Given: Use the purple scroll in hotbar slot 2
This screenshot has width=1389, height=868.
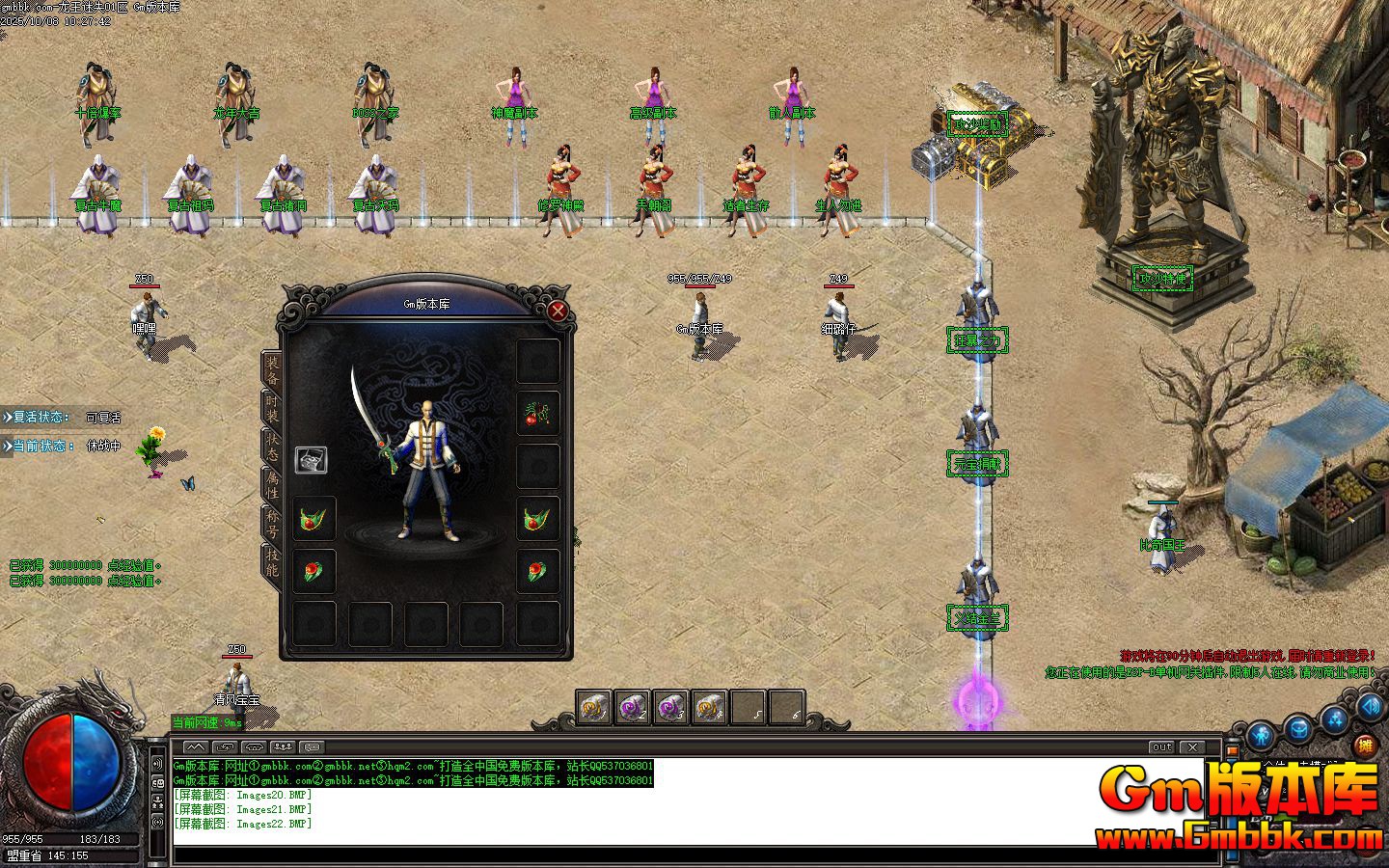Looking at the screenshot, I should (632, 708).
